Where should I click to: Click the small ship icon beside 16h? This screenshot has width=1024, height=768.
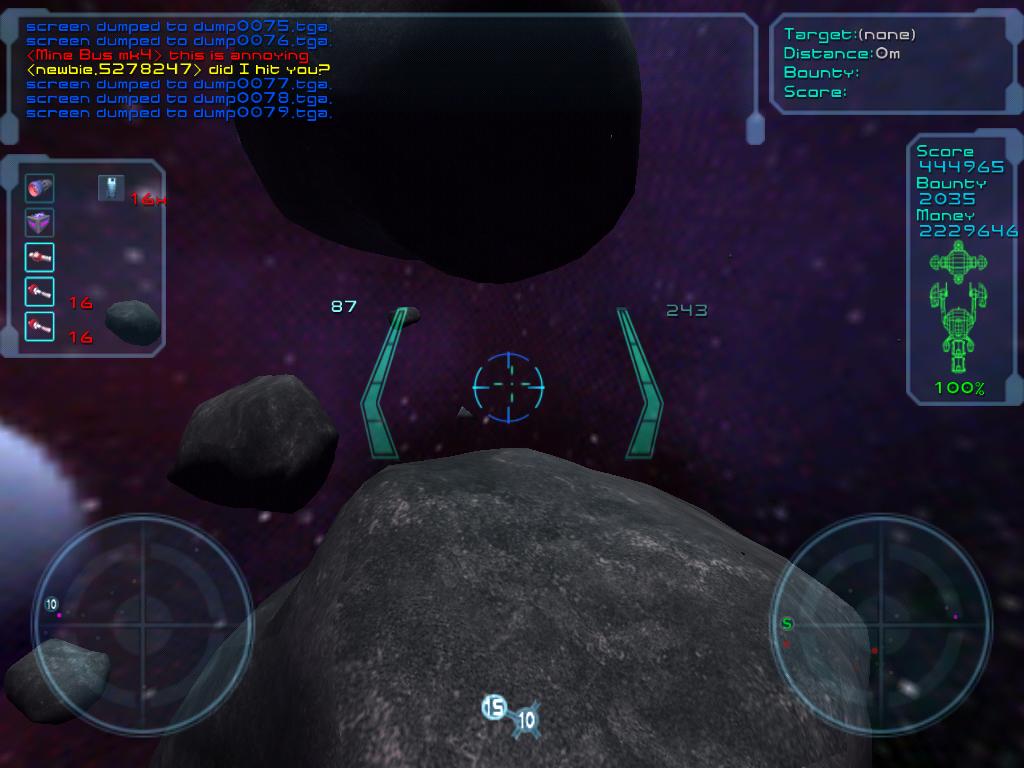click(111, 187)
